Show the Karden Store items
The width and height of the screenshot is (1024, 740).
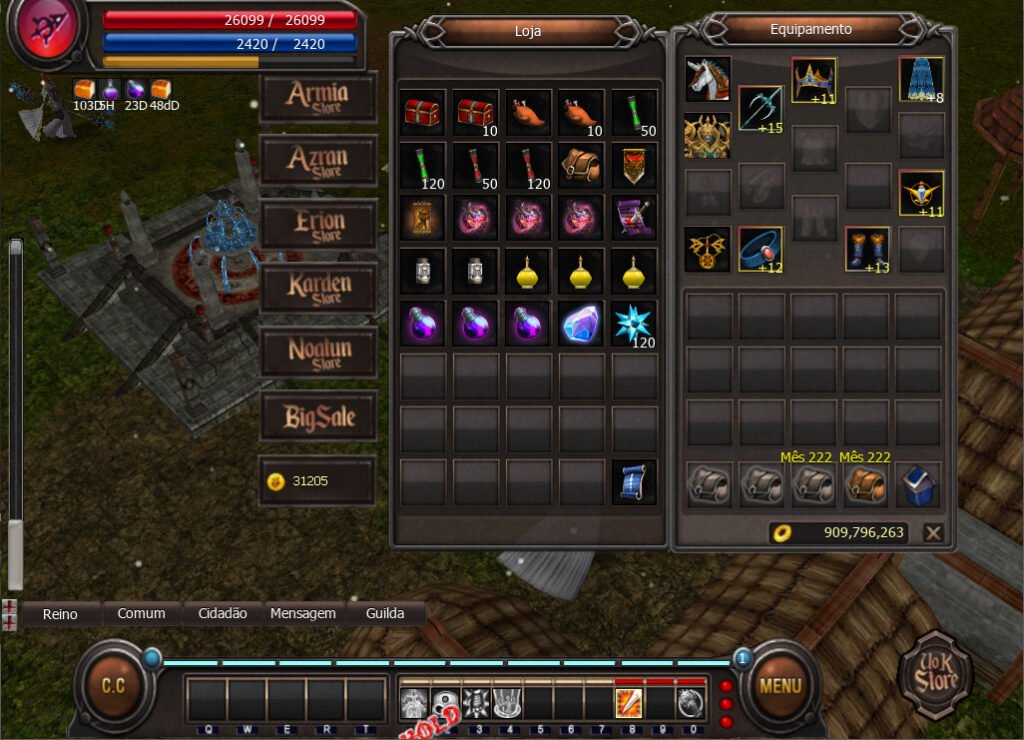(318, 289)
